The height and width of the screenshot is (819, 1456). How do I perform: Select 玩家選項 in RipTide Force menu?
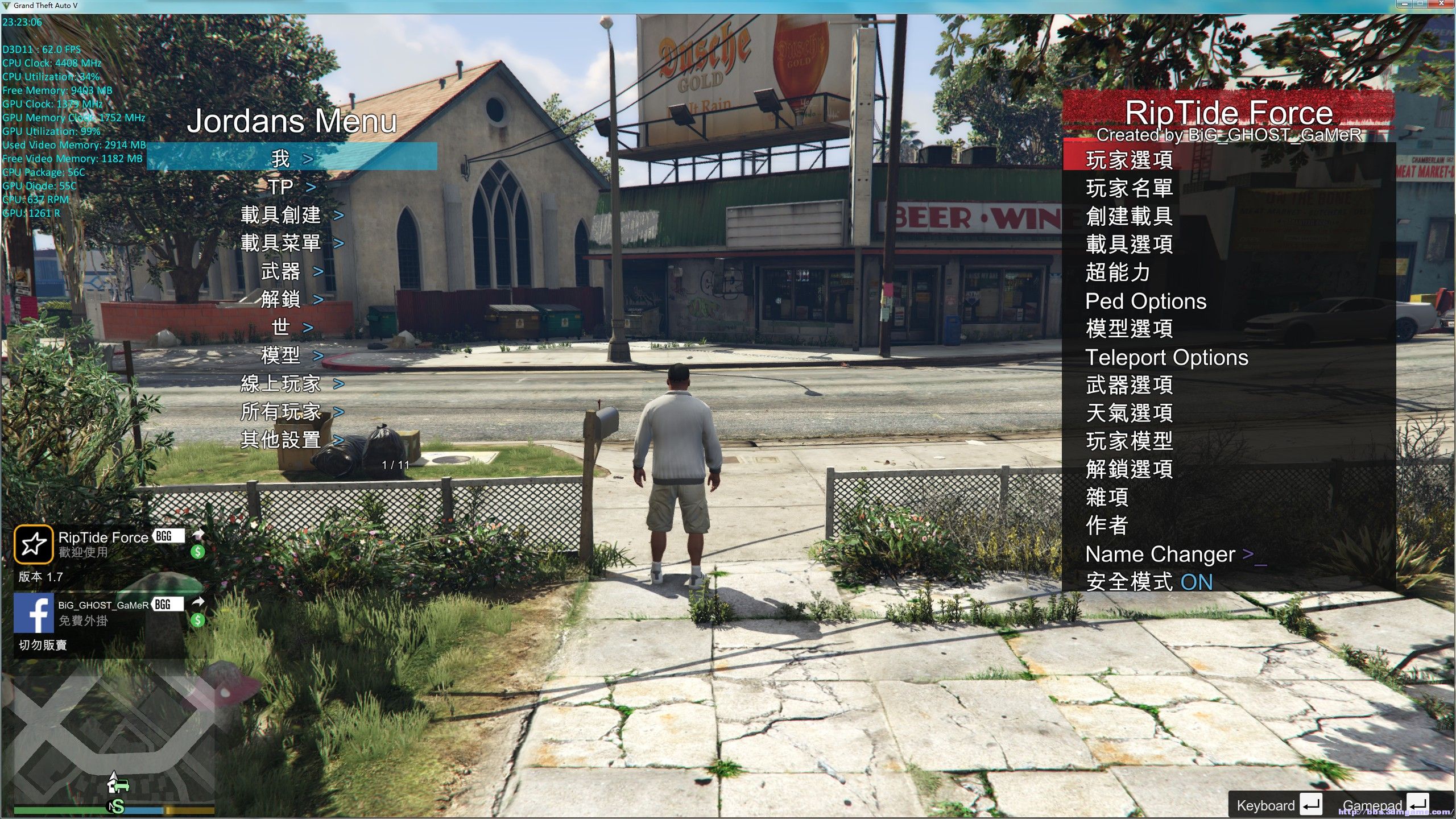1129,160
